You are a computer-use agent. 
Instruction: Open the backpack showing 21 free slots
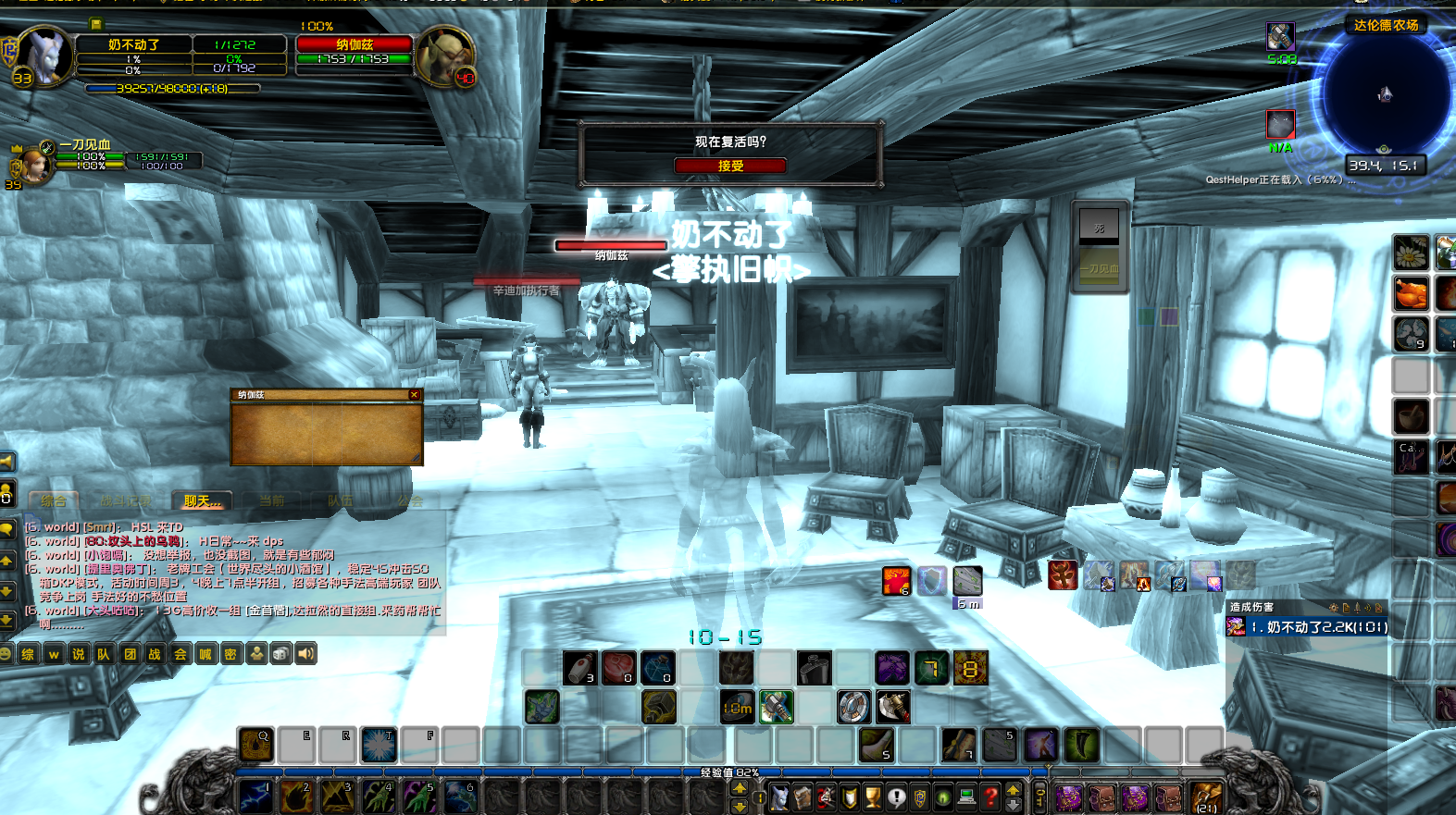click(1206, 796)
